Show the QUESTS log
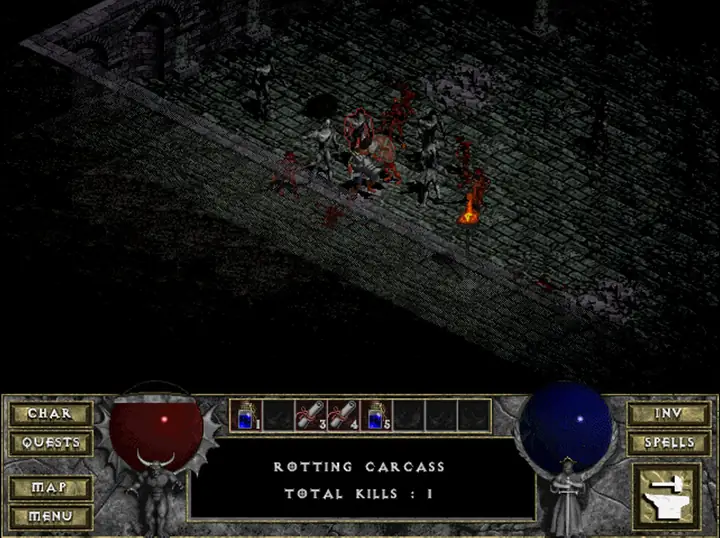Viewport: 720px width, 538px height. coord(50,442)
